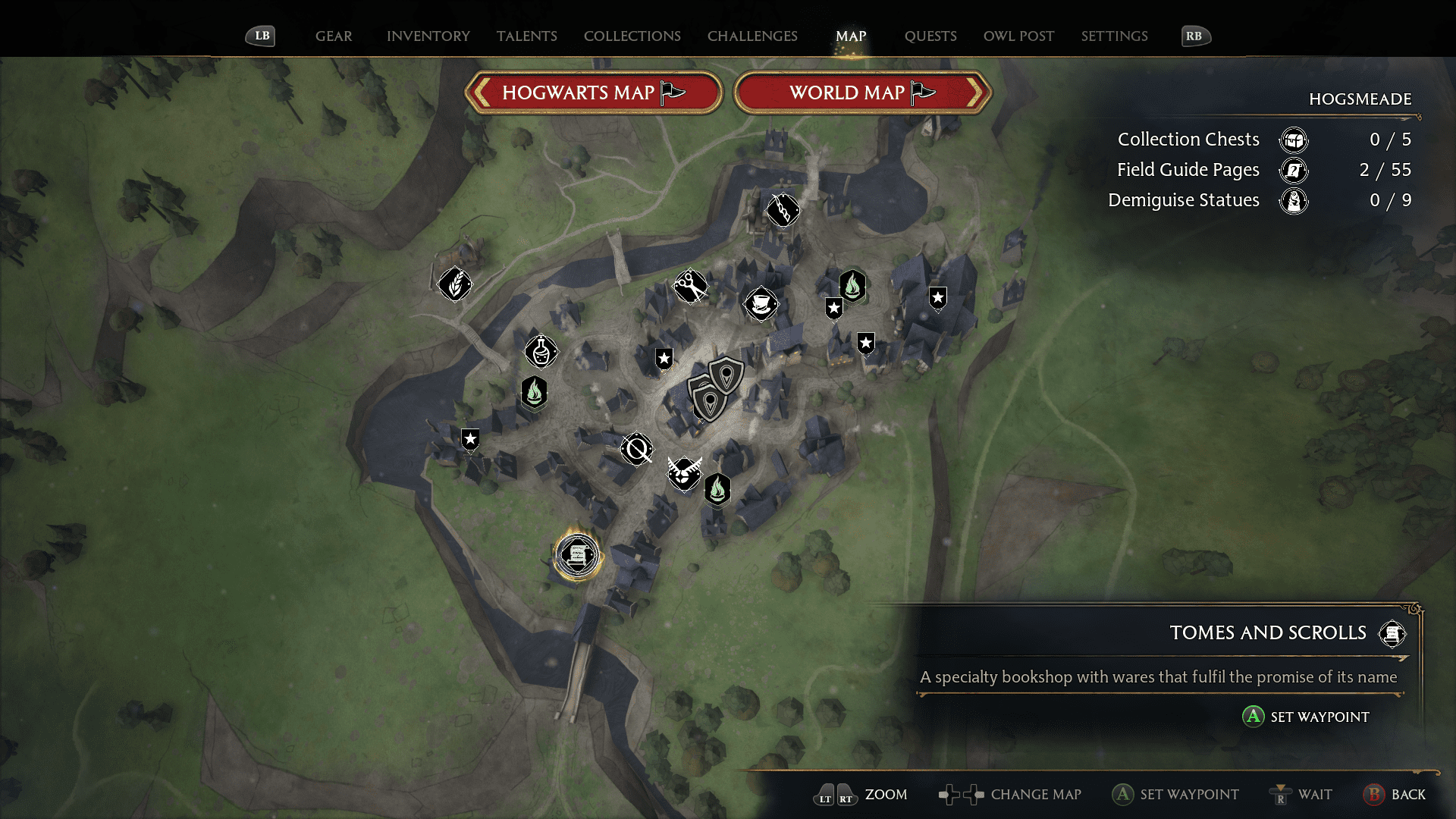The width and height of the screenshot is (1456, 819).
Task: Select a star side-quest shield marker
Action: point(664,358)
